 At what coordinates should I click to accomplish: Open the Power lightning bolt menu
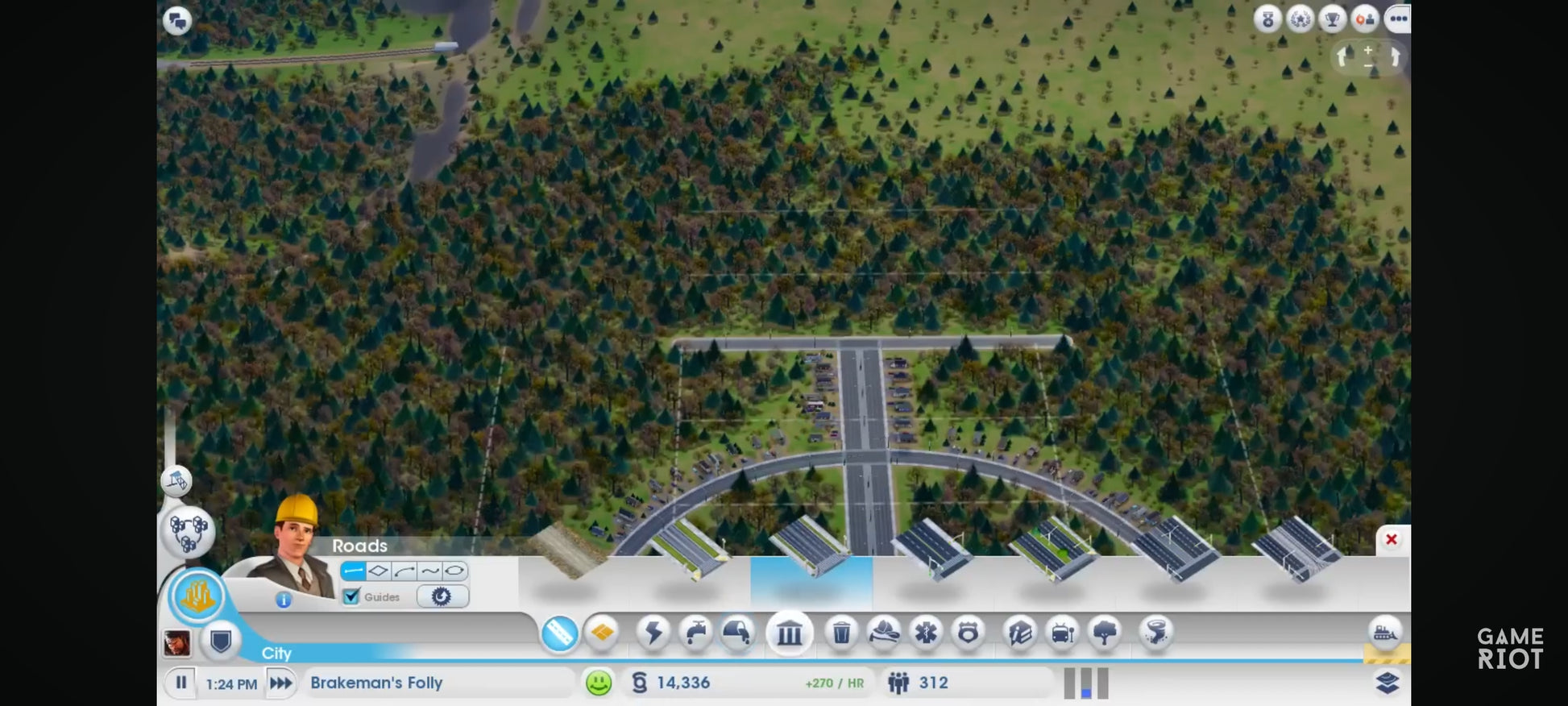click(653, 633)
